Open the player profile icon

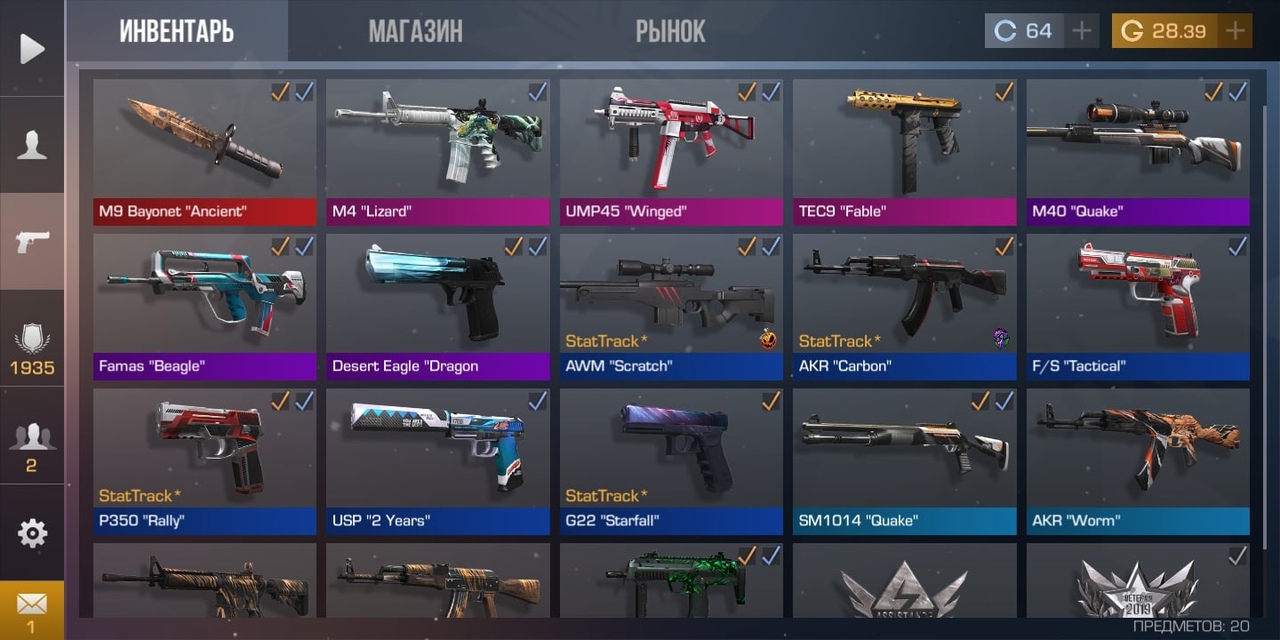(32, 145)
